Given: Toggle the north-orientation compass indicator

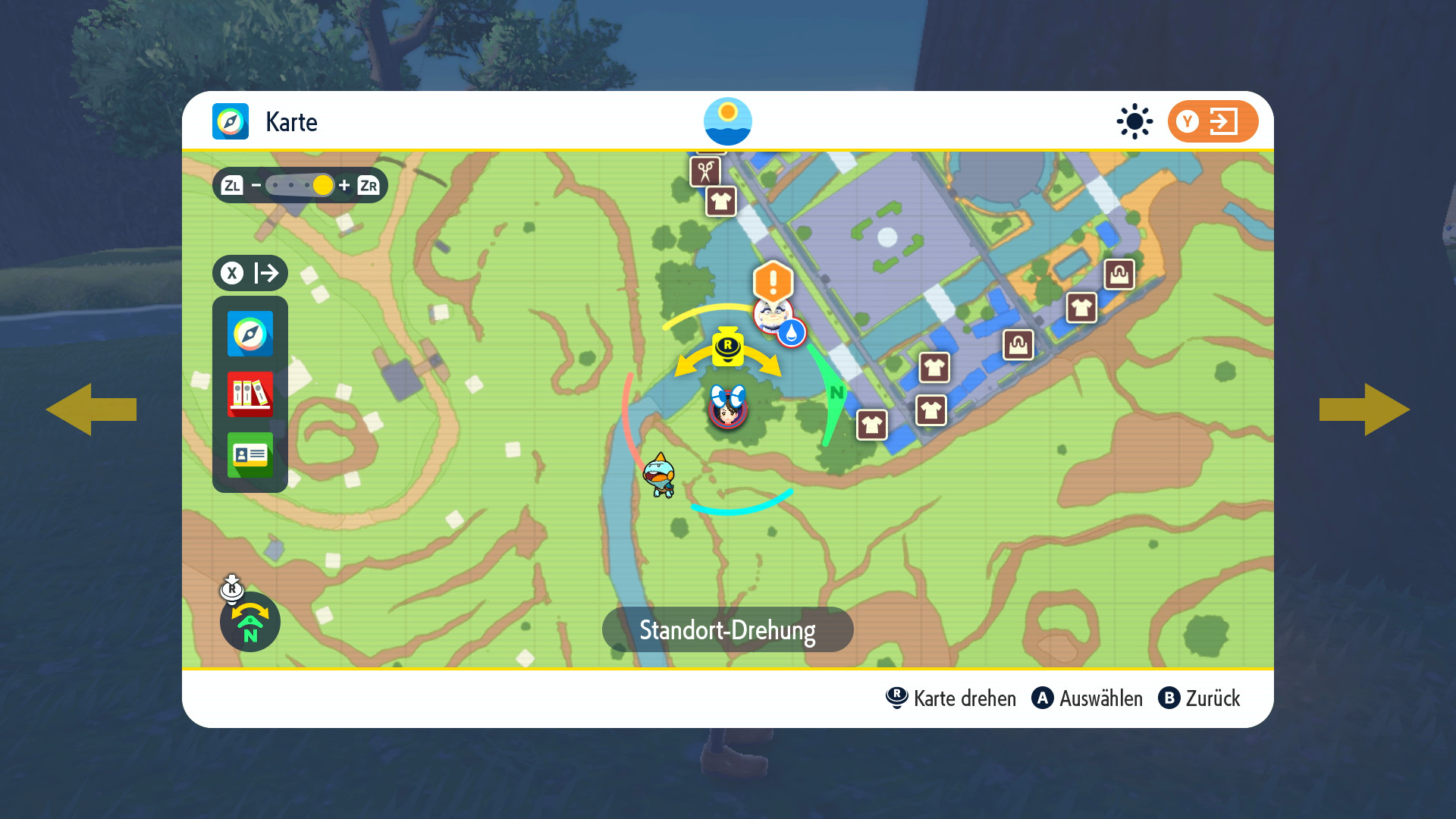Looking at the screenshot, I should click(250, 623).
